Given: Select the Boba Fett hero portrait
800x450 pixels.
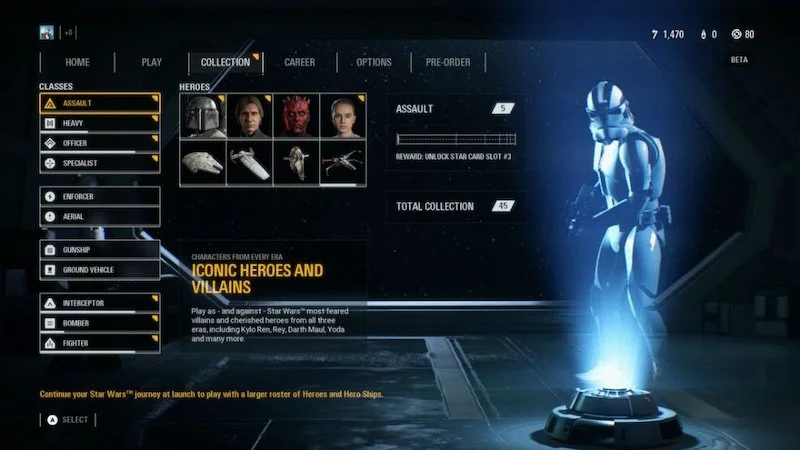Looking at the screenshot, I should pos(203,117).
